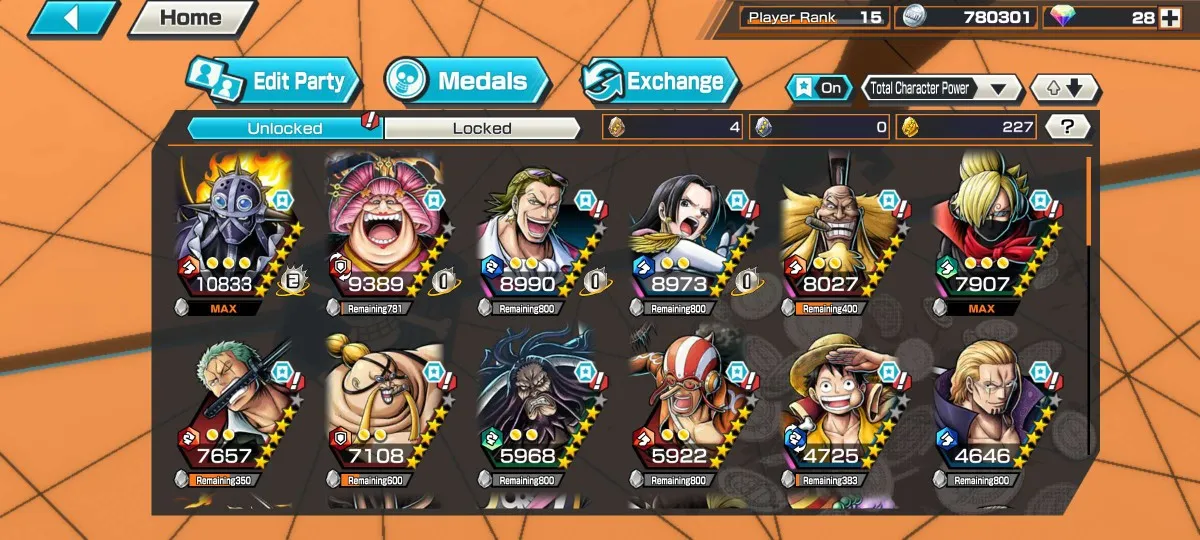Image resolution: width=1200 pixels, height=540 pixels.
Task: Switch to the Unlocked tab
Action: [x=285, y=128]
